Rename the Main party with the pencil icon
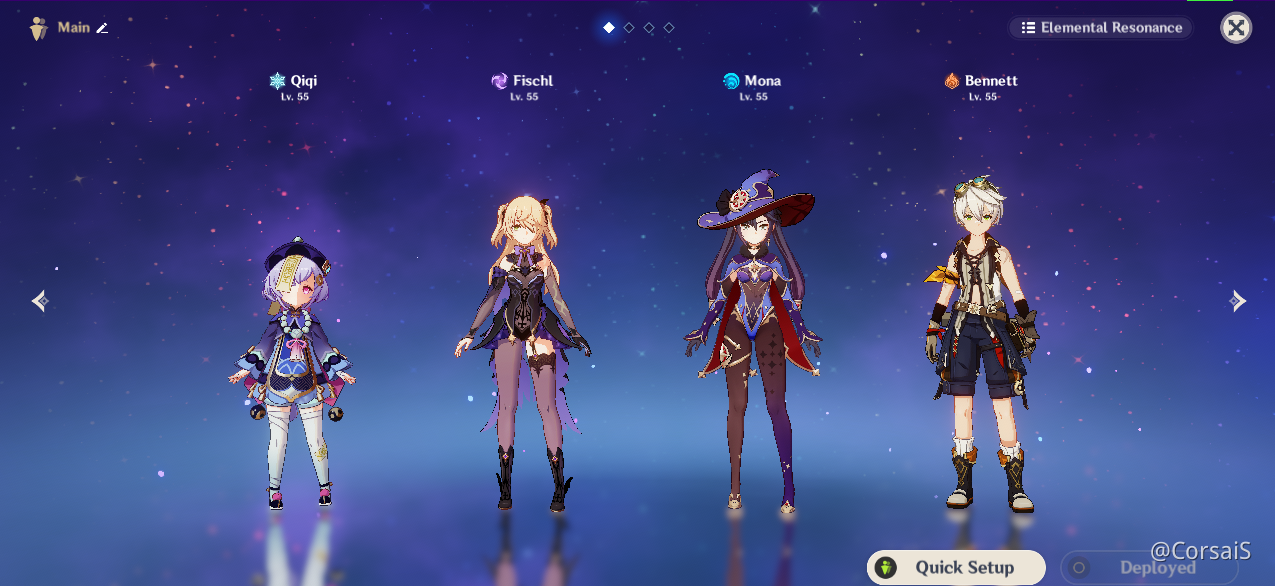1275x586 pixels. click(x=101, y=28)
